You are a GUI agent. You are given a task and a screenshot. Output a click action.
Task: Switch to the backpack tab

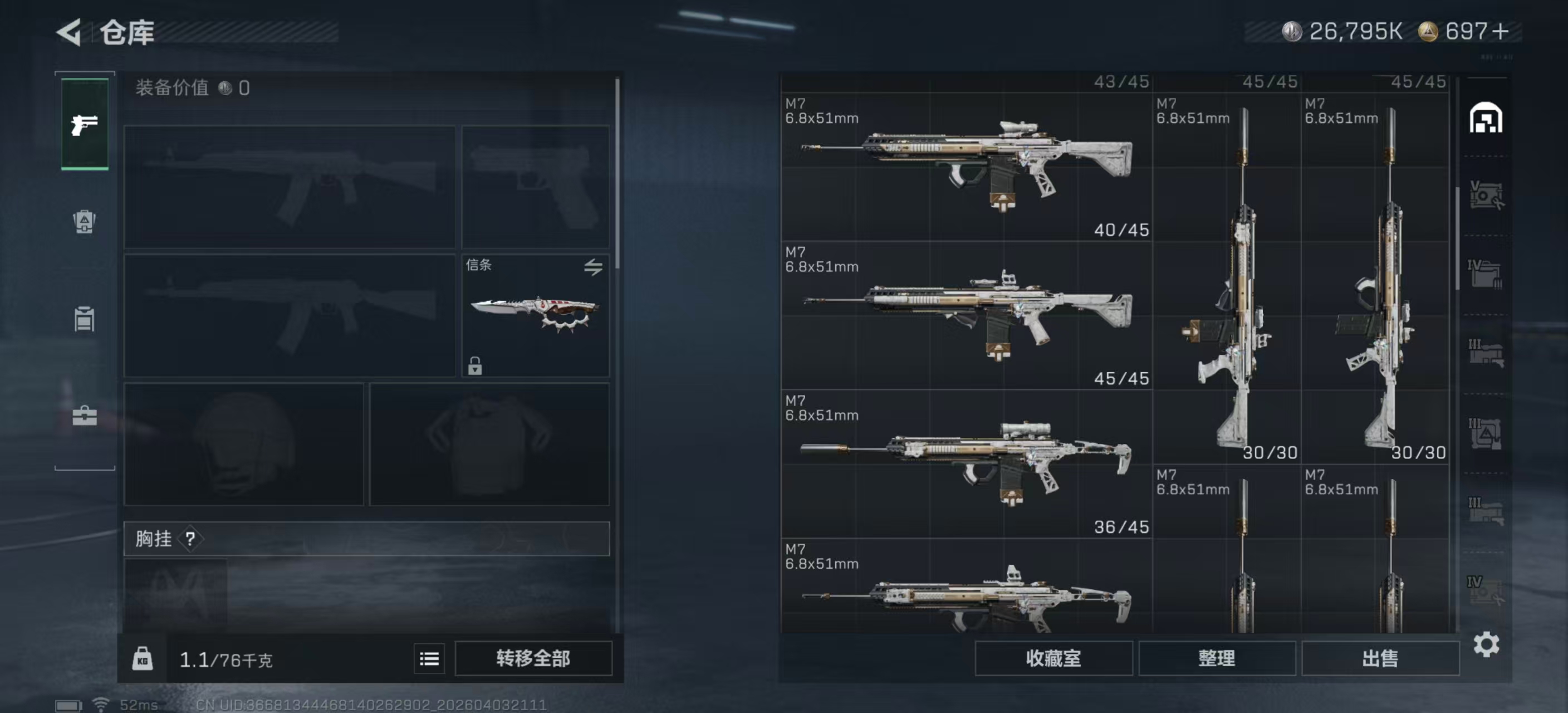[x=85, y=221]
